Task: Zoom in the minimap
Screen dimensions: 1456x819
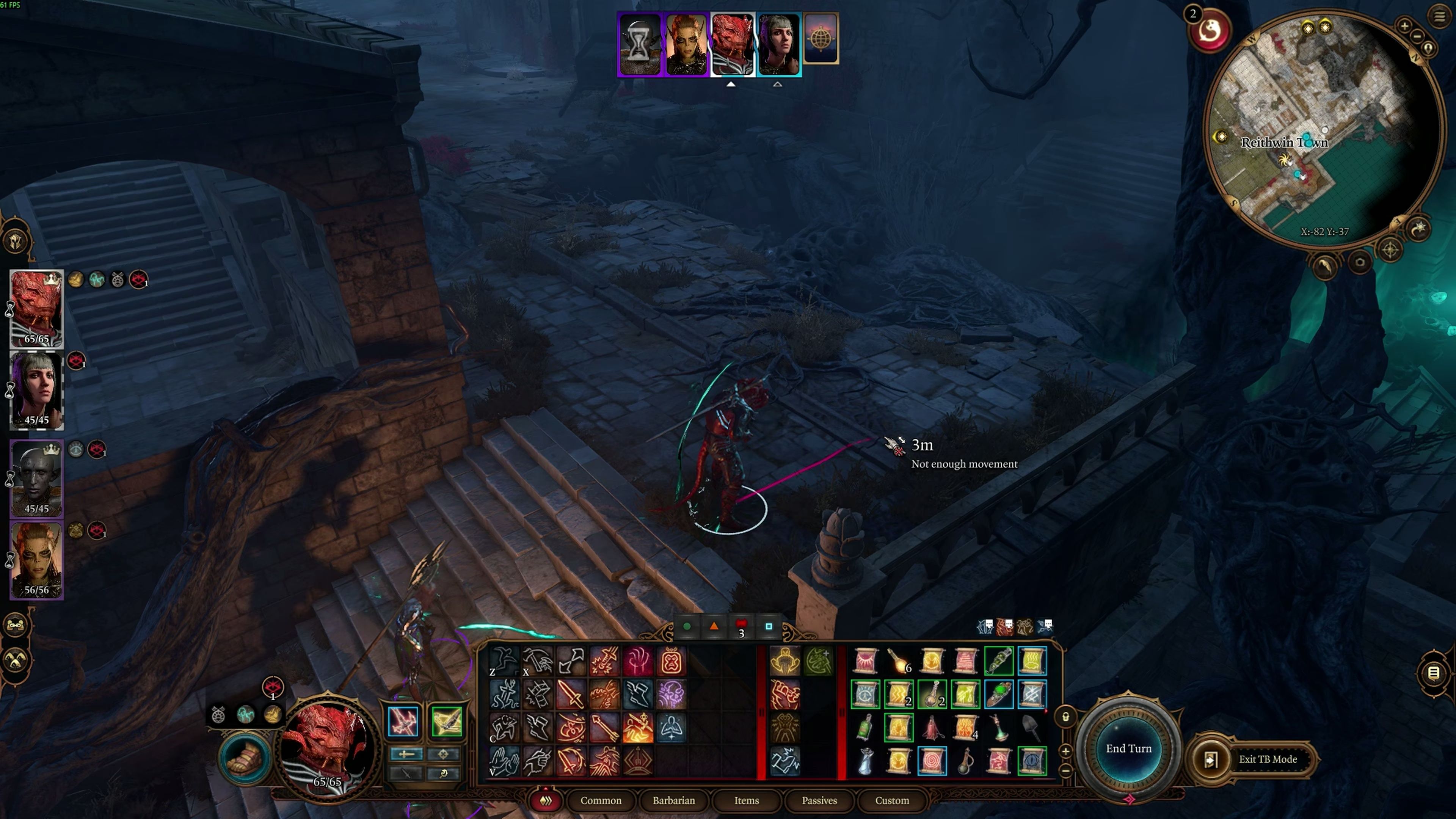Action: [x=1404, y=25]
